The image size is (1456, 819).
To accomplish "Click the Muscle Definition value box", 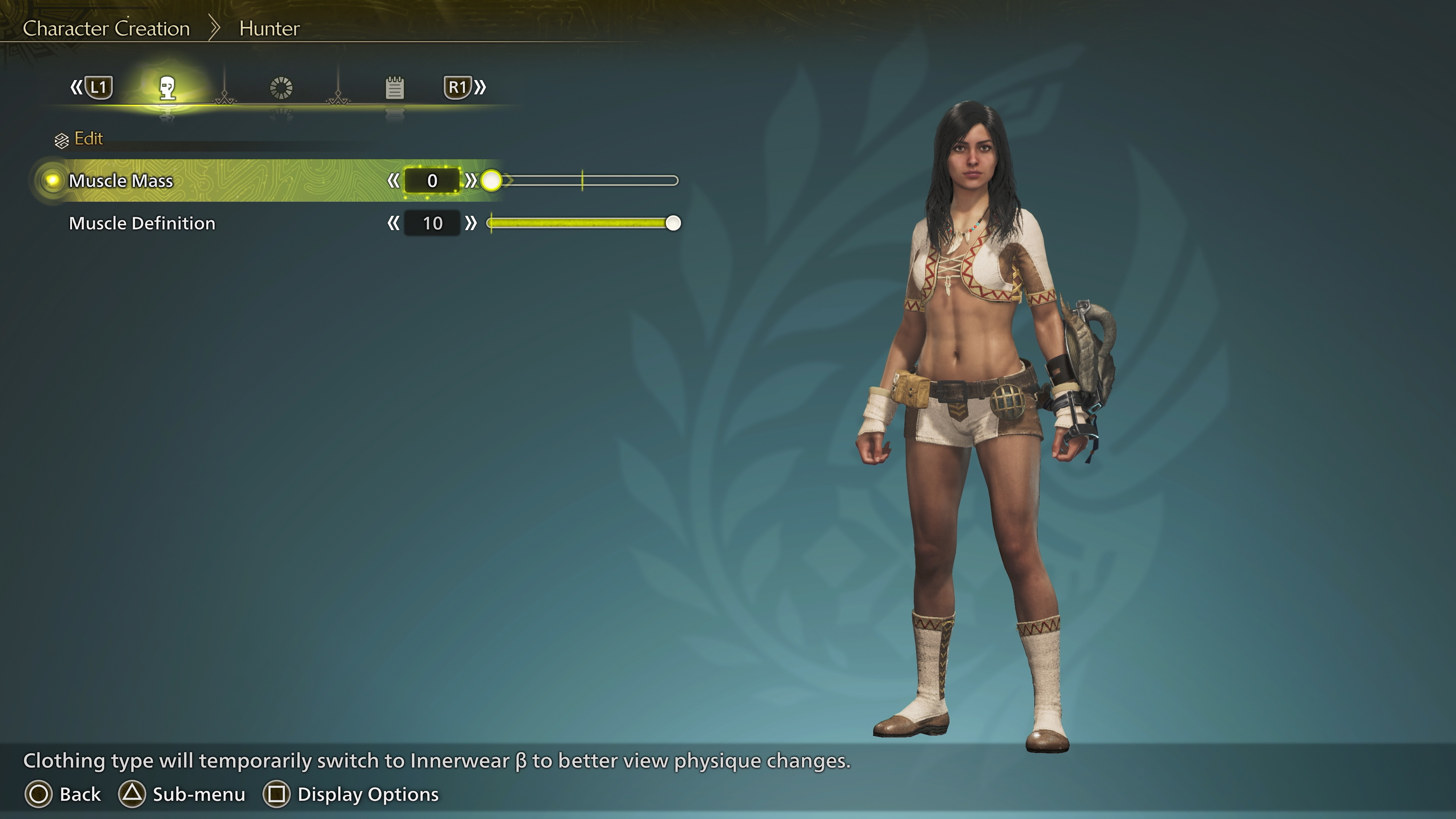I will point(432,223).
